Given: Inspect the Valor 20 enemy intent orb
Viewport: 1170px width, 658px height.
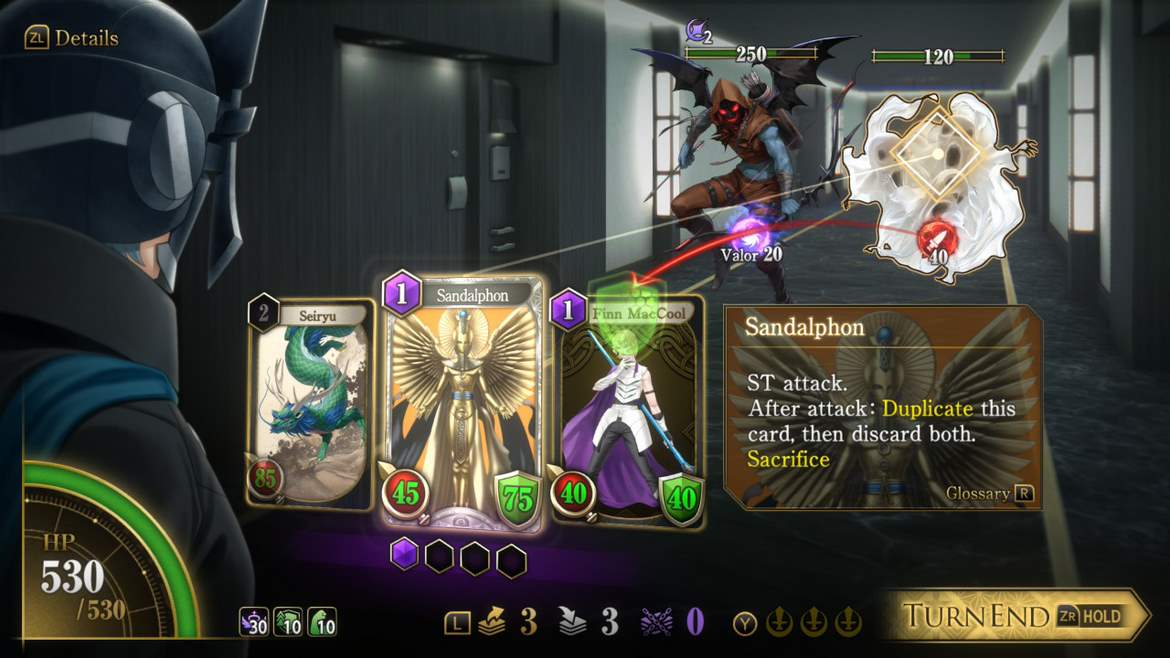Looking at the screenshot, I should pyautogui.click(x=747, y=233).
